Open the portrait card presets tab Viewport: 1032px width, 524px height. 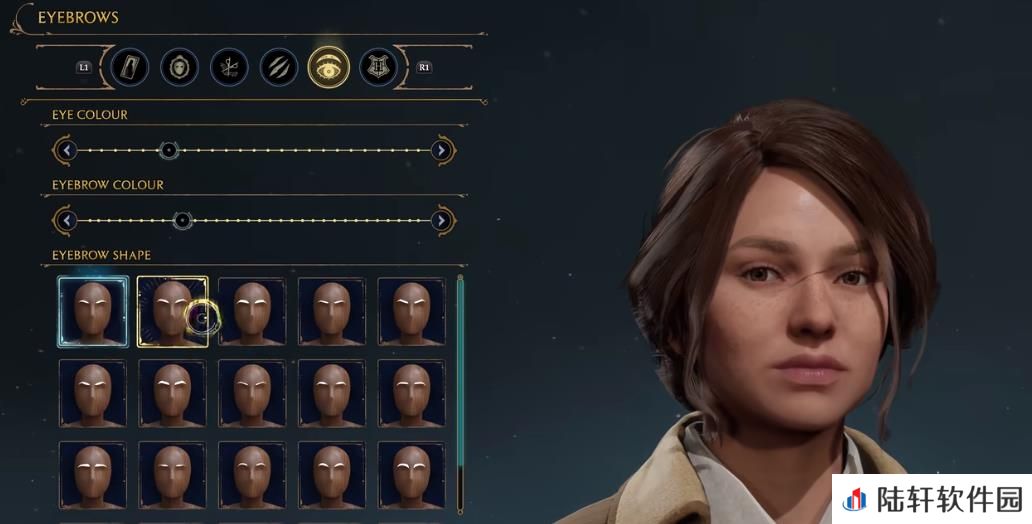coord(130,67)
